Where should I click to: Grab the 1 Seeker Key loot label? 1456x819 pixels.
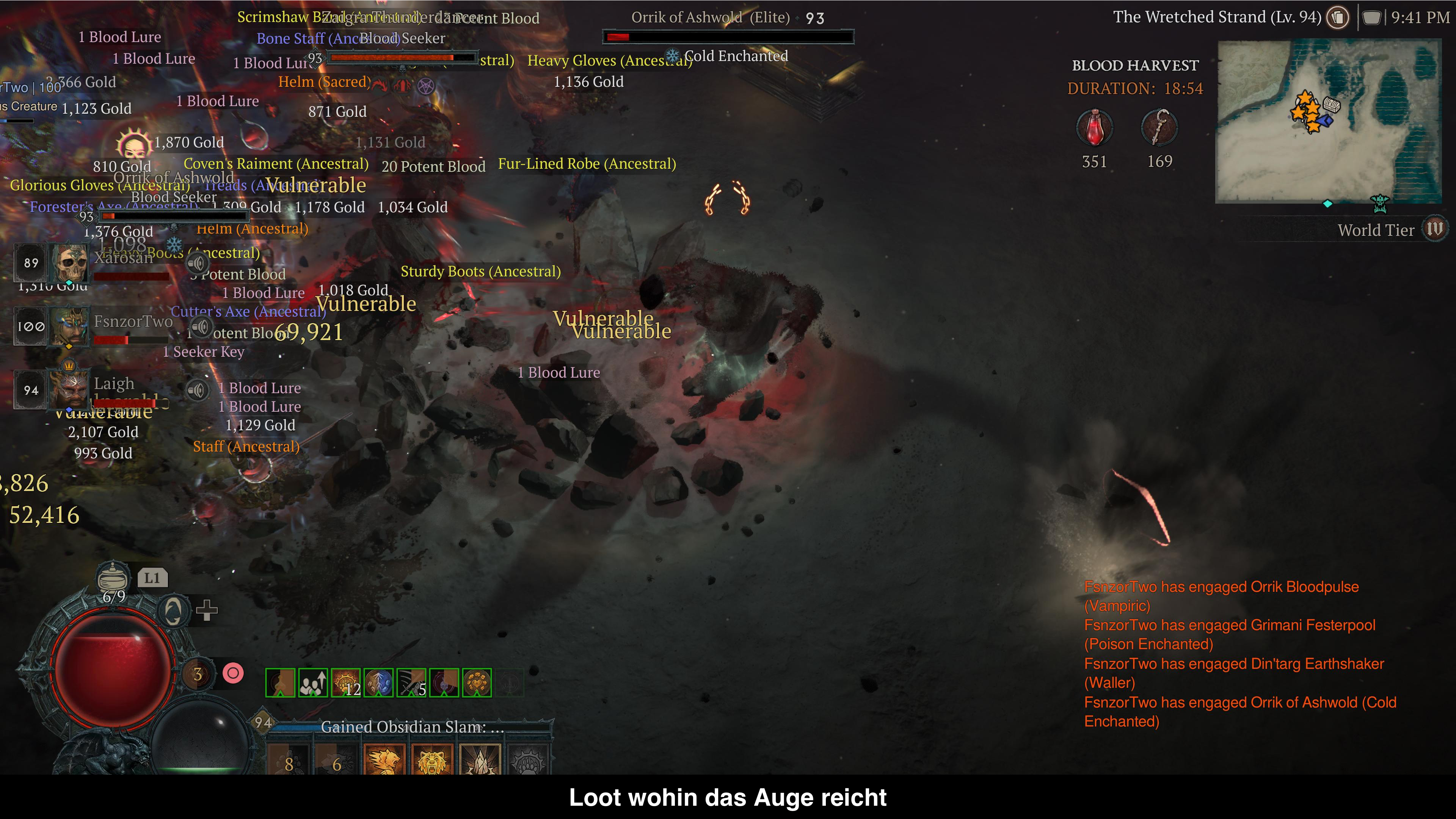pos(204,351)
